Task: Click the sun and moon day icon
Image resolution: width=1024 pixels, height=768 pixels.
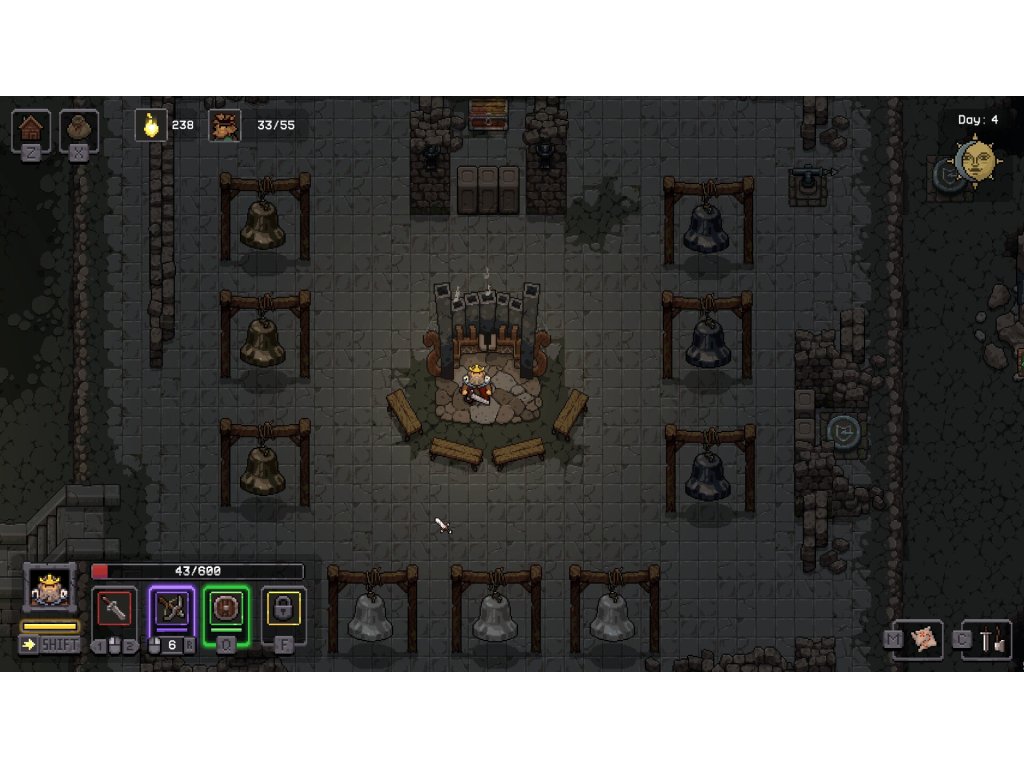Action: (x=977, y=161)
